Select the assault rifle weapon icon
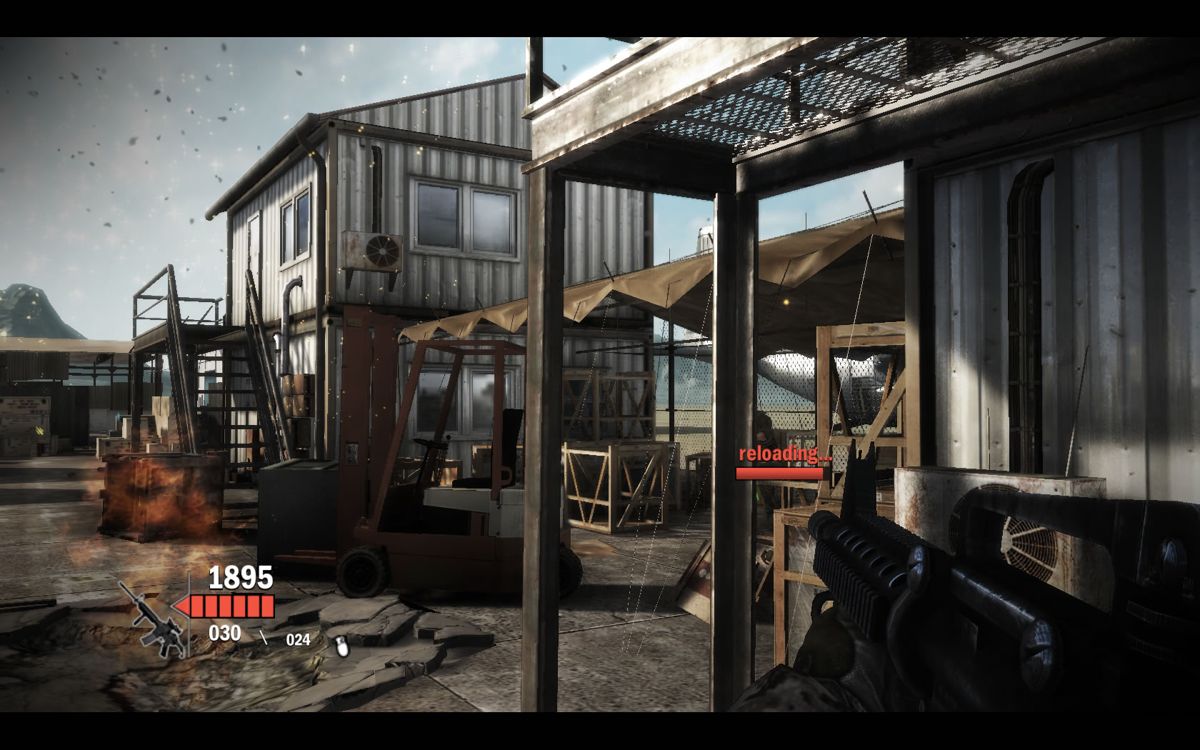 (x=150, y=620)
